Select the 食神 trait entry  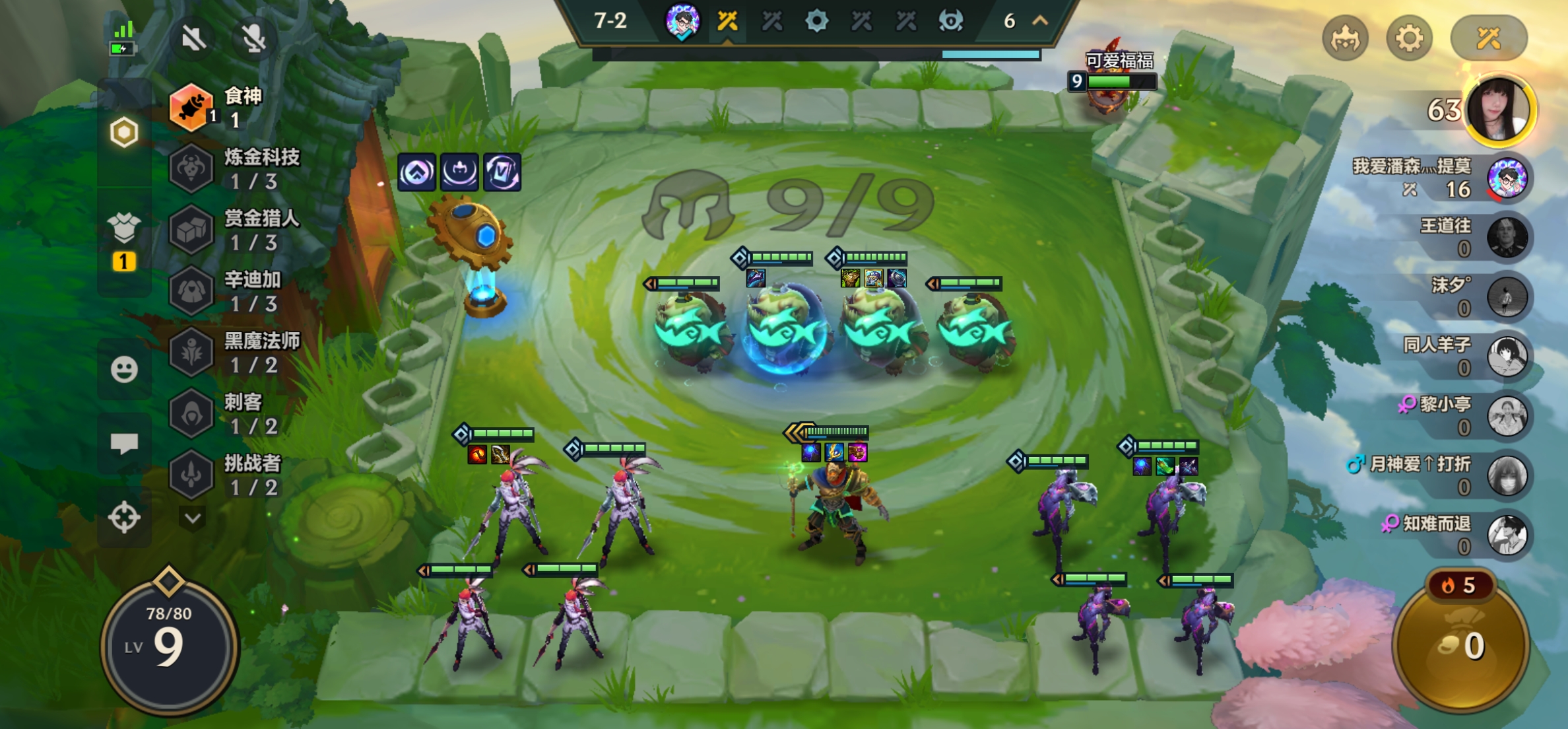pyautogui.click(x=224, y=107)
